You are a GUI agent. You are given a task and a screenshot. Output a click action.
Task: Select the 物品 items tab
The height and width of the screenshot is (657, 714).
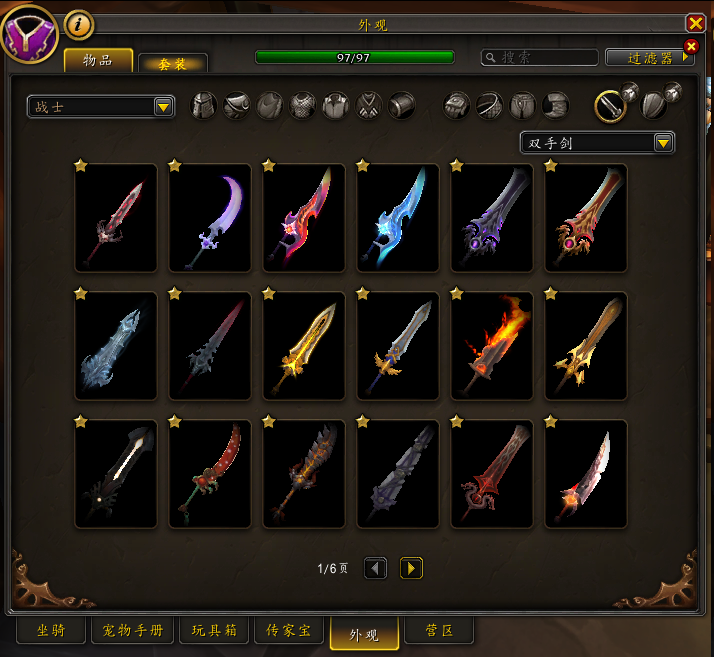[x=99, y=61]
